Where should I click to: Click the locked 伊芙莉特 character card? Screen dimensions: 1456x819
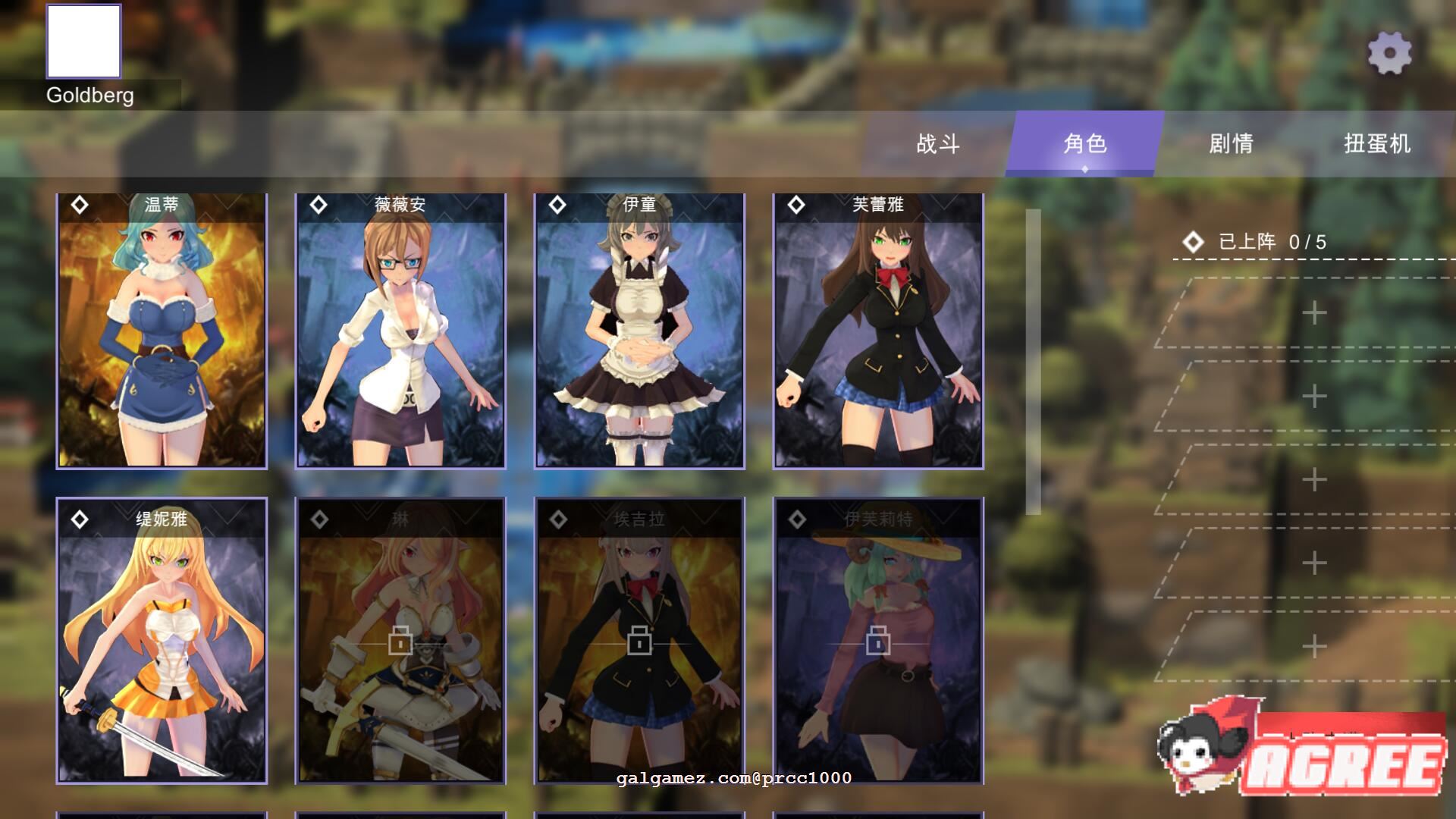click(x=878, y=641)
